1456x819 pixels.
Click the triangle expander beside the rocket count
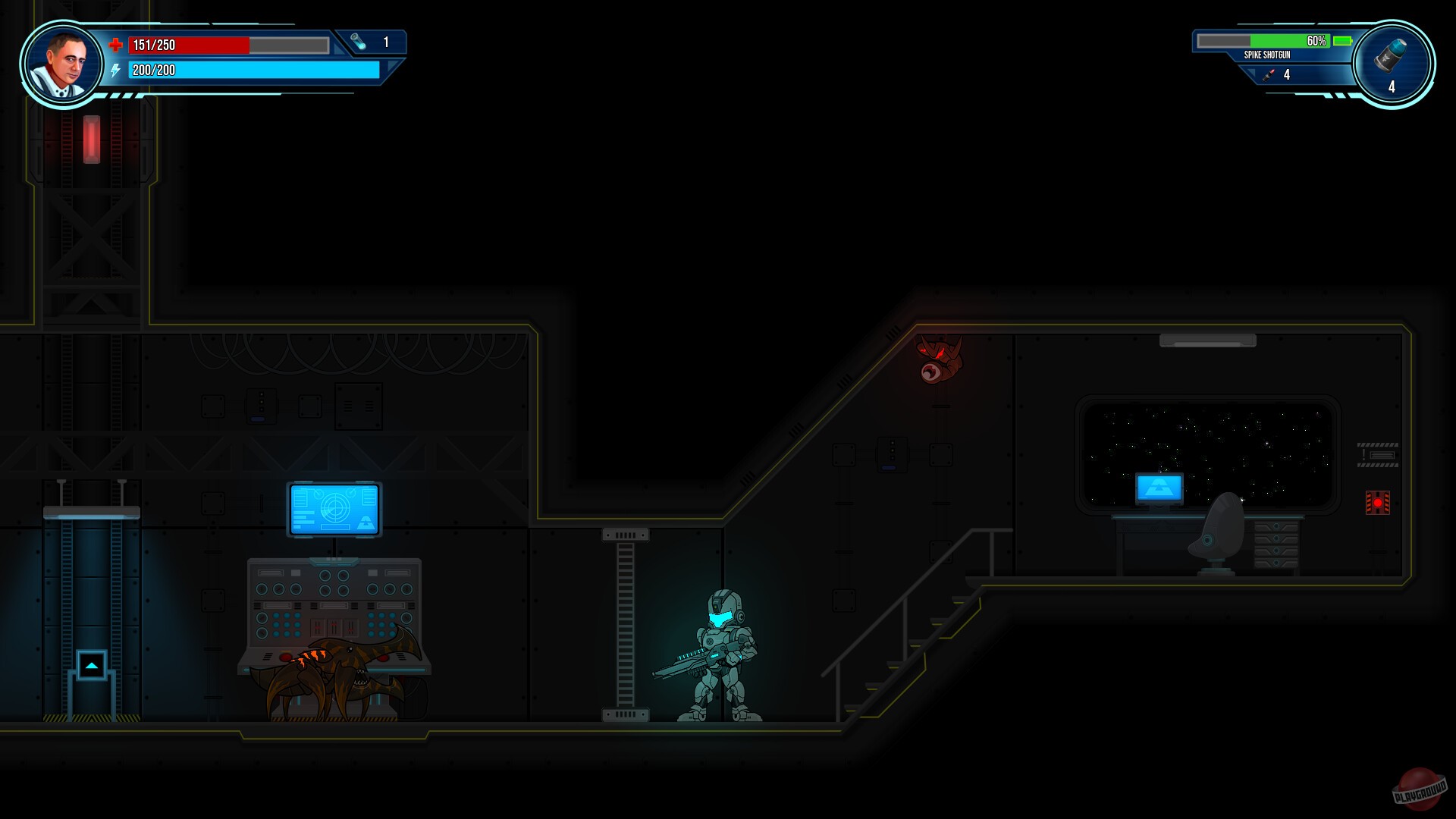coord(1251,72)
